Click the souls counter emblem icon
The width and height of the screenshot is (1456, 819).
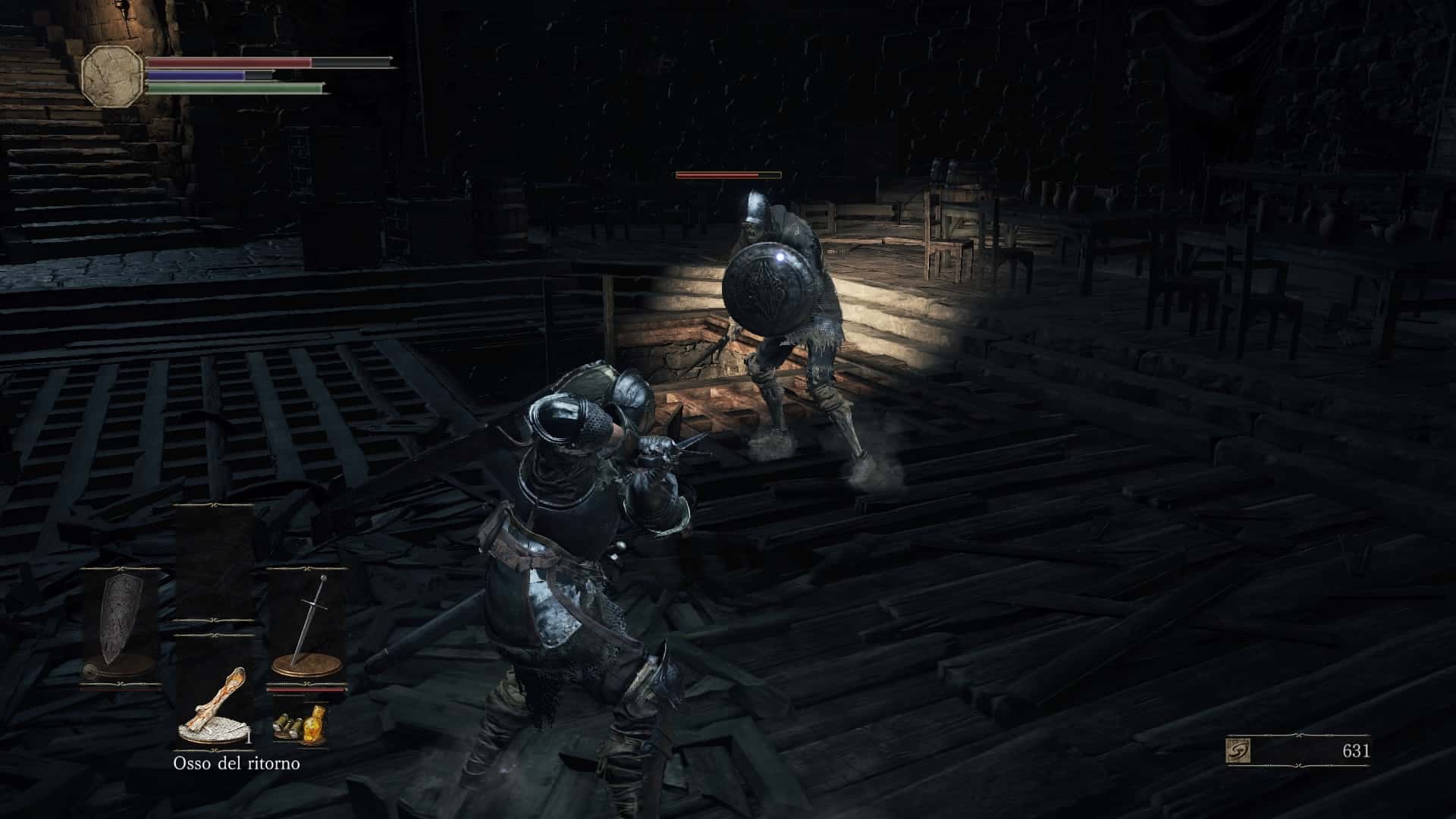click(1238, 751)
